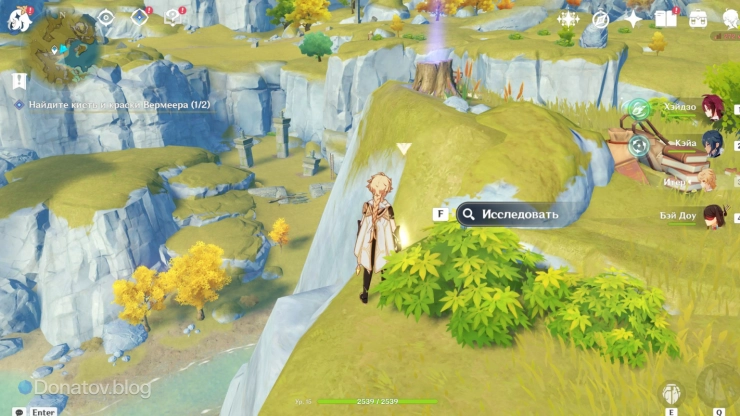The width and height of the screenshot is (740, 416).
Task: Click the quest navigation eye icon
Action: coord(106,17)
